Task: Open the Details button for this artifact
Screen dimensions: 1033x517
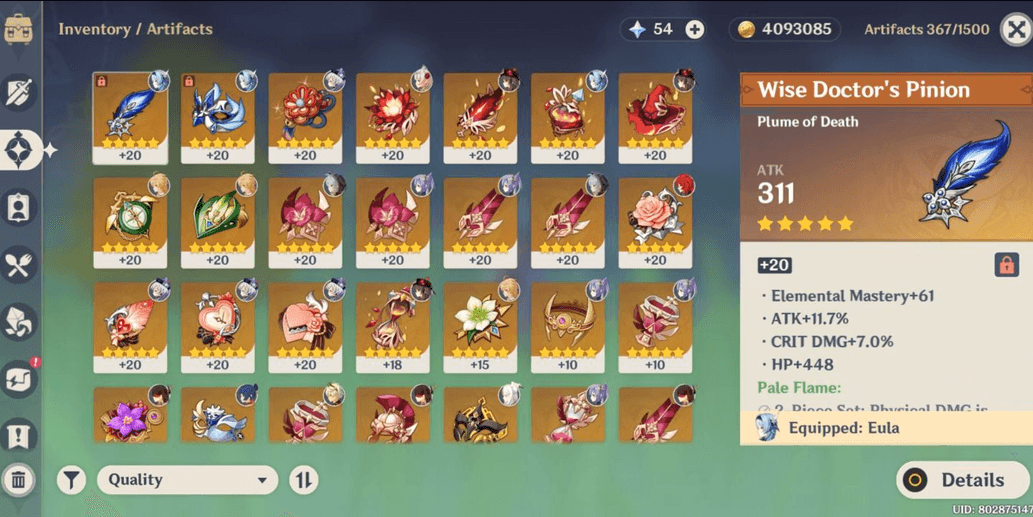Action: pos(958,480)
